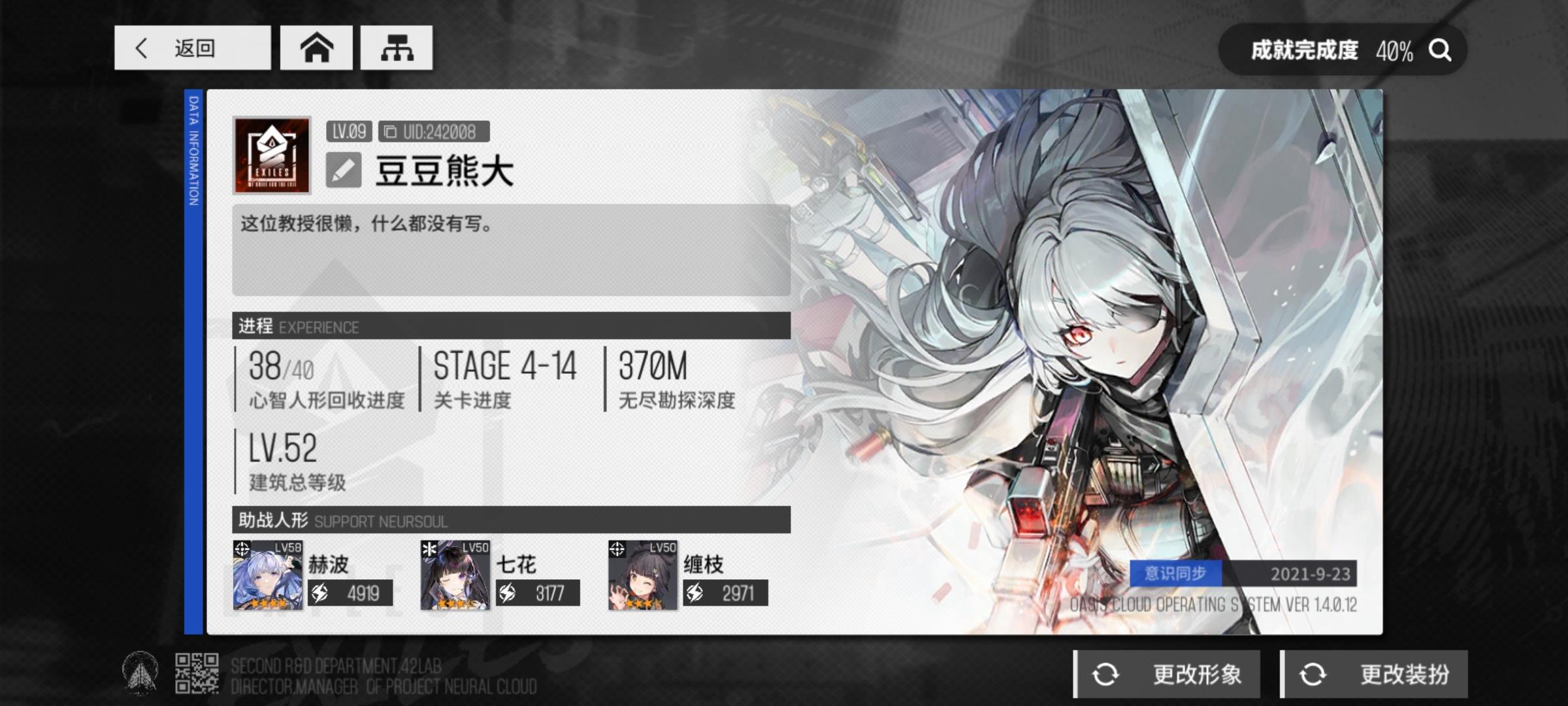Click the lightning power icon under 赫波
Screen dimensions: 1568x706
[x=319, y=594]
